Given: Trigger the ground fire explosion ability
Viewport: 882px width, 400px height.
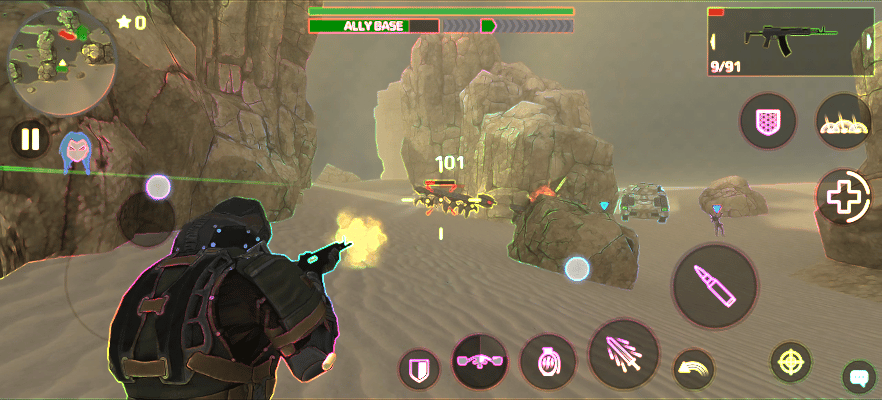Looking at the screenshot, I should pyautogui.click(x=844, y=122).
